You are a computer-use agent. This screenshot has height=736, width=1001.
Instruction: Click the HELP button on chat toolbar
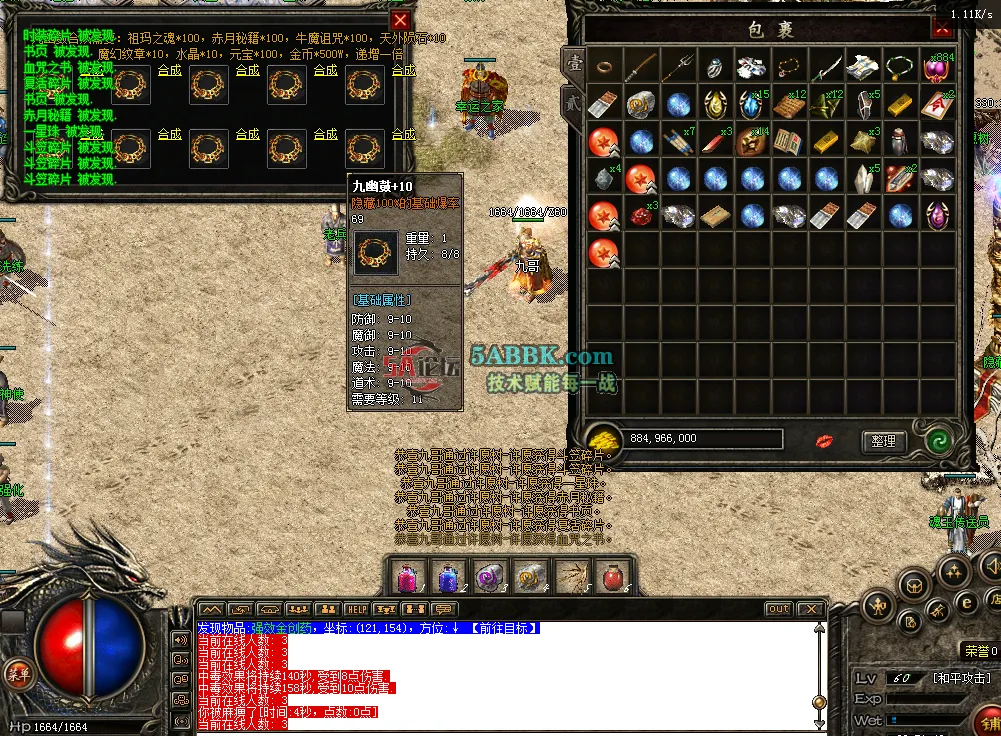click(356, 609)
